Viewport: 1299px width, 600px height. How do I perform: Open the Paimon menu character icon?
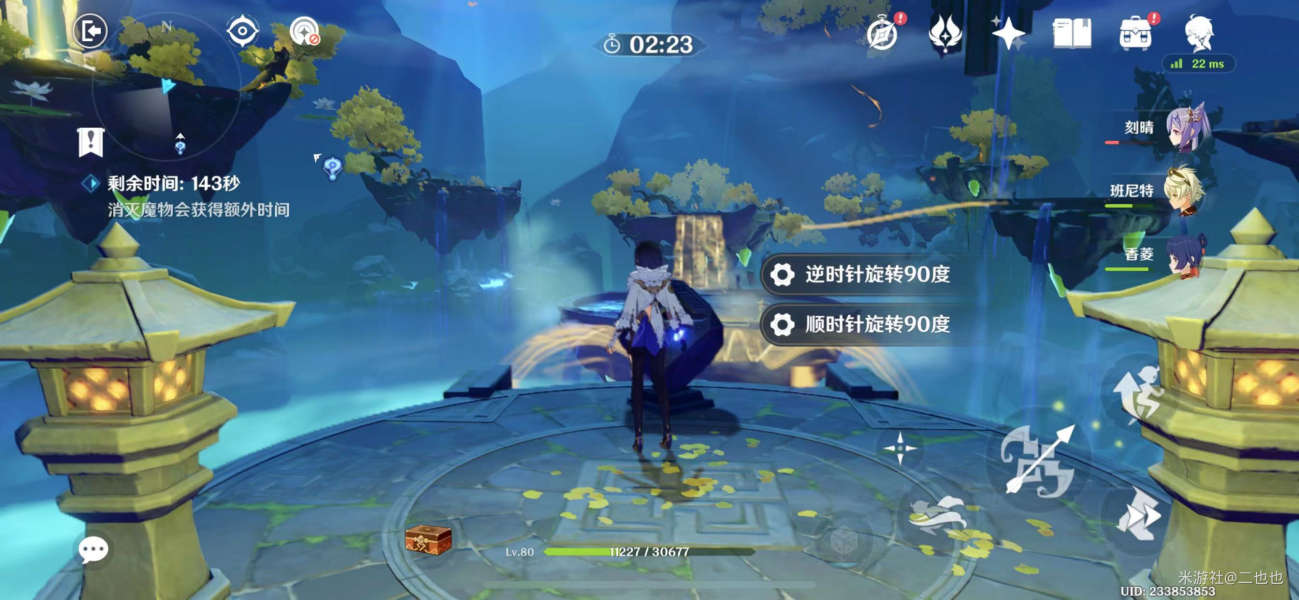click(1199, 33)
